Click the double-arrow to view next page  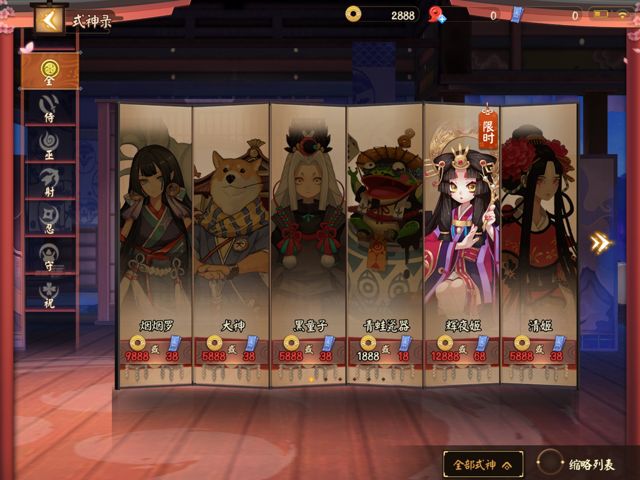point(600,243)
